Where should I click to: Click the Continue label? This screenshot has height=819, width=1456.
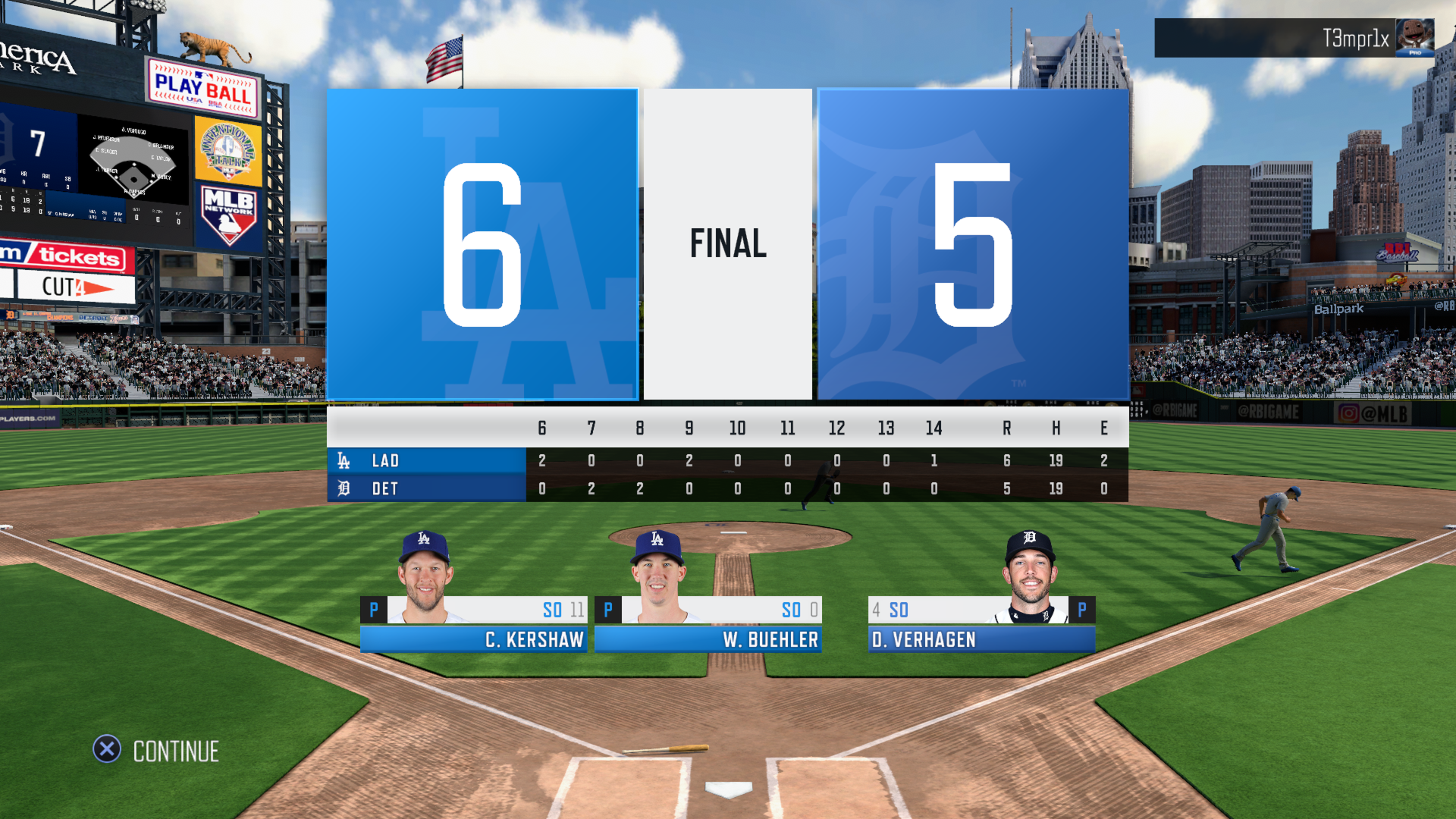[174, 751]
